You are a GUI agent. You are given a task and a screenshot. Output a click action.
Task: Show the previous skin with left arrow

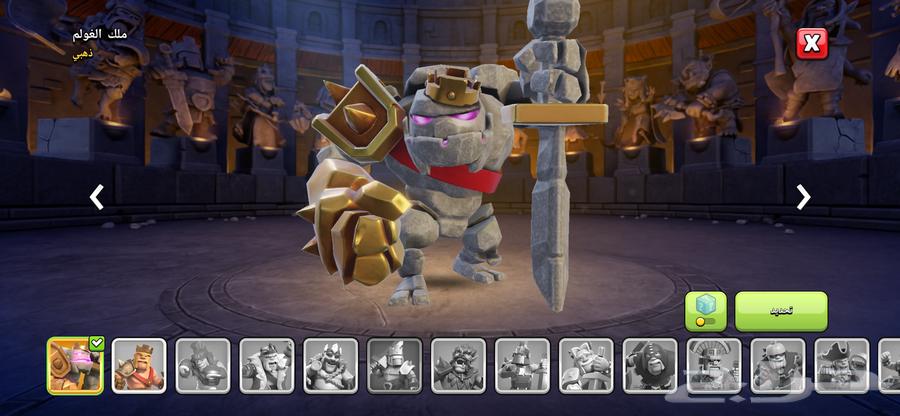pos(96,197)
